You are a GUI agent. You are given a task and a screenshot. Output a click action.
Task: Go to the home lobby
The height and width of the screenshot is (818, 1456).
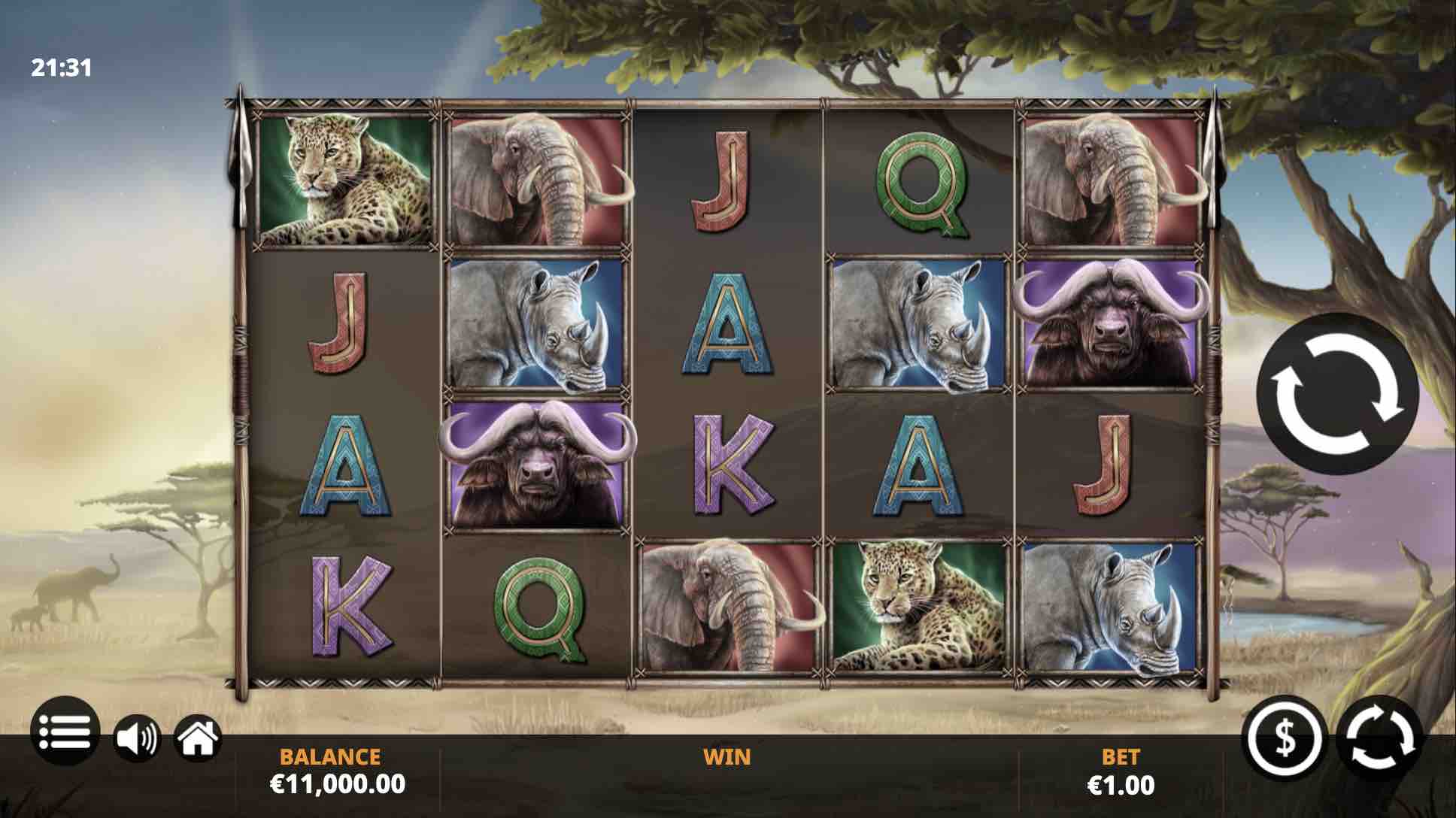click(198, 737)
